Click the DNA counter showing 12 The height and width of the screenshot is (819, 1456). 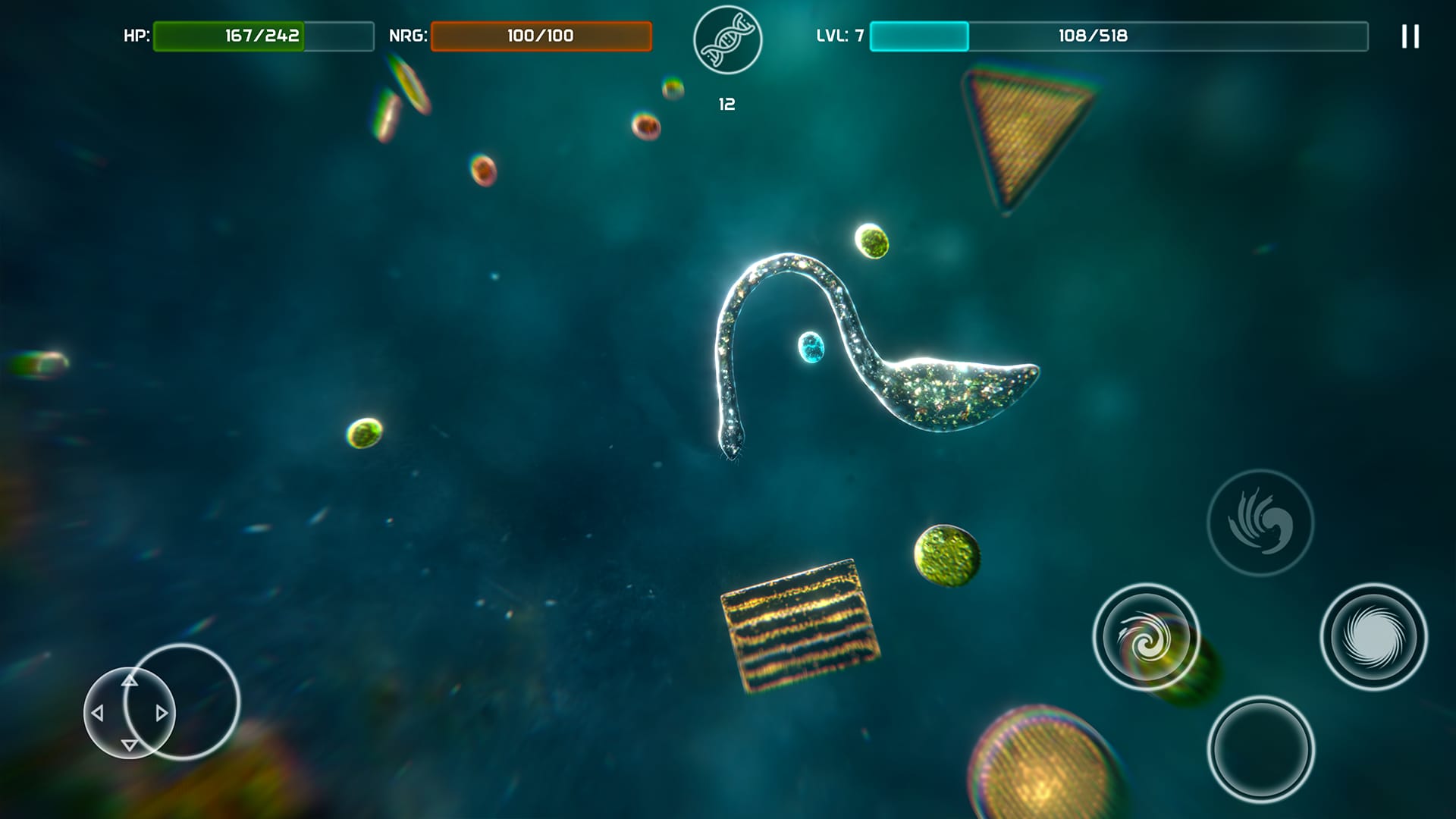click(726, 103)
